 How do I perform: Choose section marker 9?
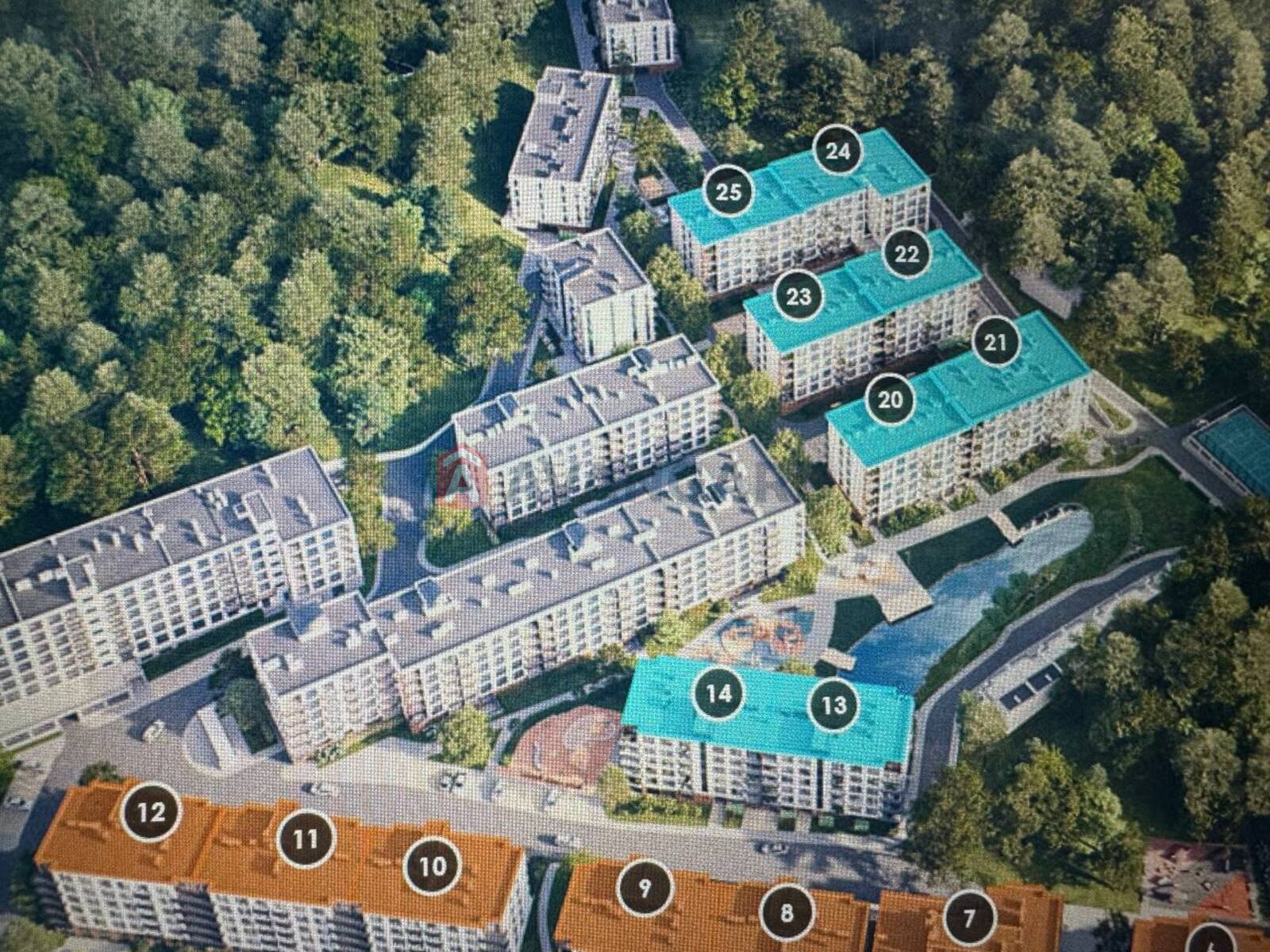pos(645,888)
